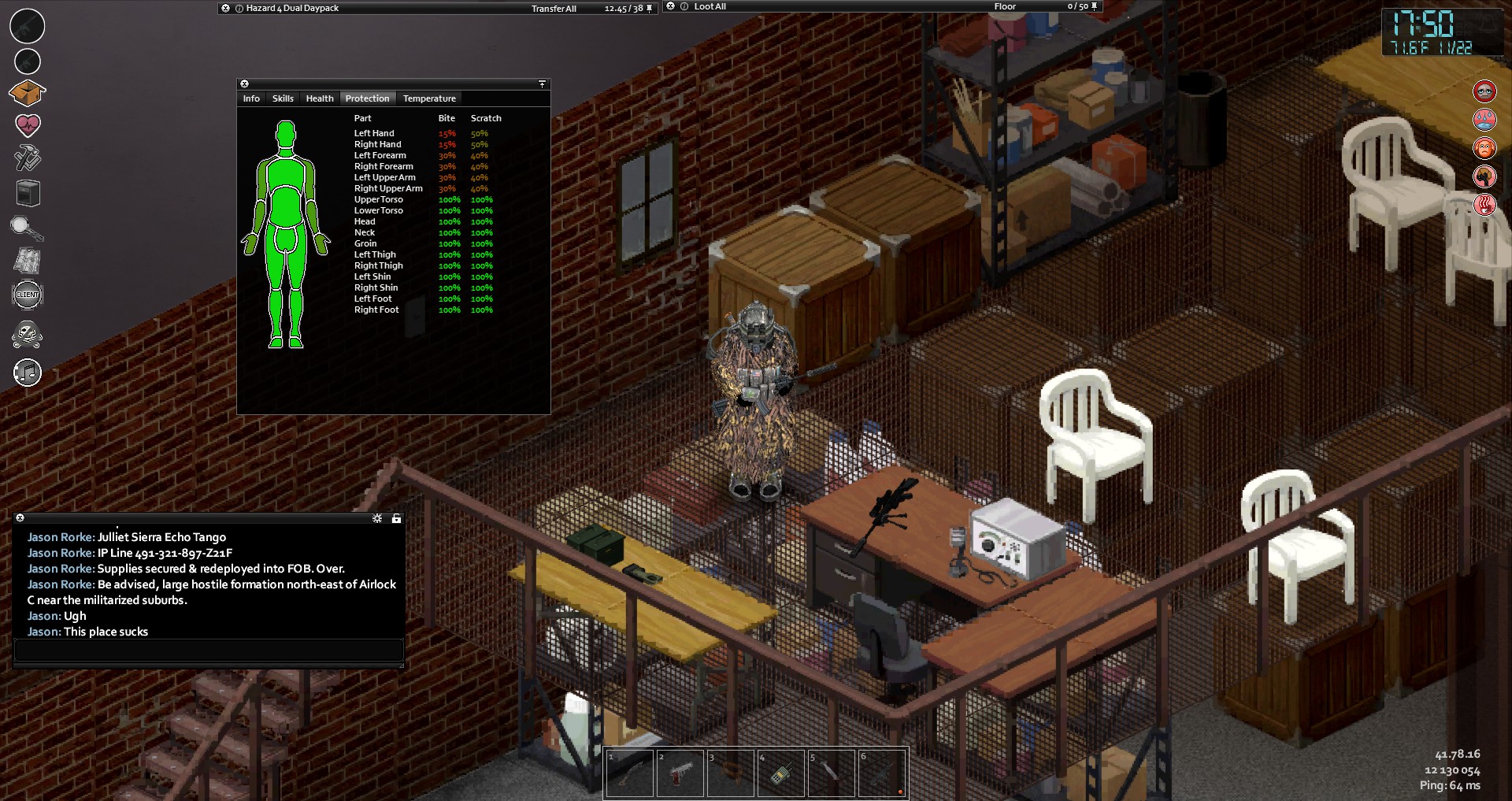
Task: Open the Skills tab
Action: 283,98
